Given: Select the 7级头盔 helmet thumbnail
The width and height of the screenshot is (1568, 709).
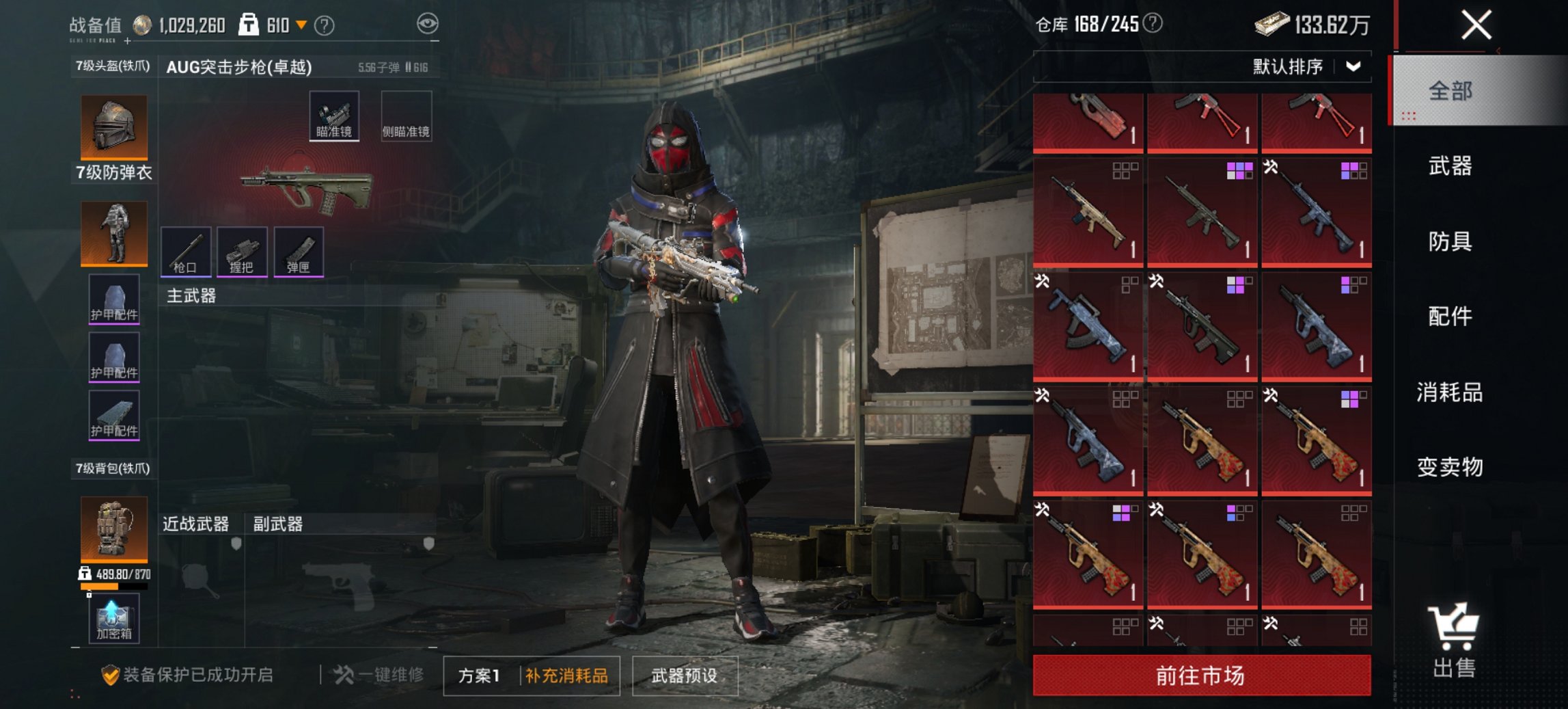Looking at the screenshot, I should pos(113,126).
